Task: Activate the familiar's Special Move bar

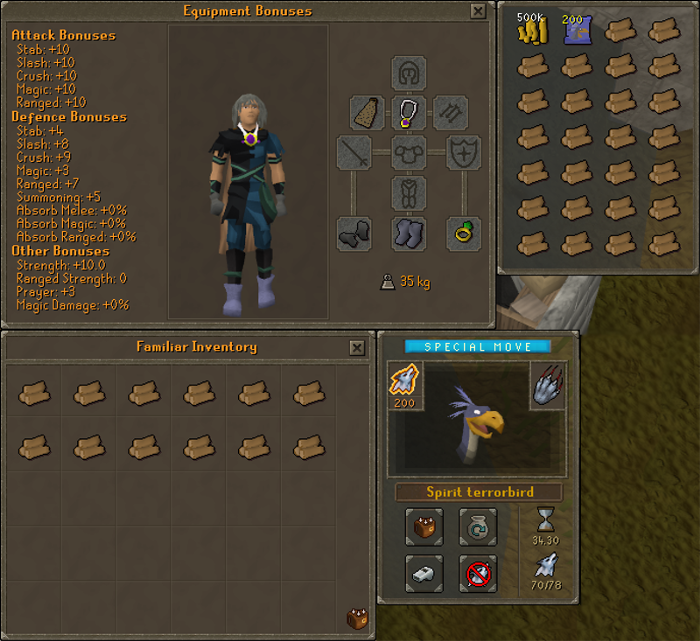Action: 477,346
